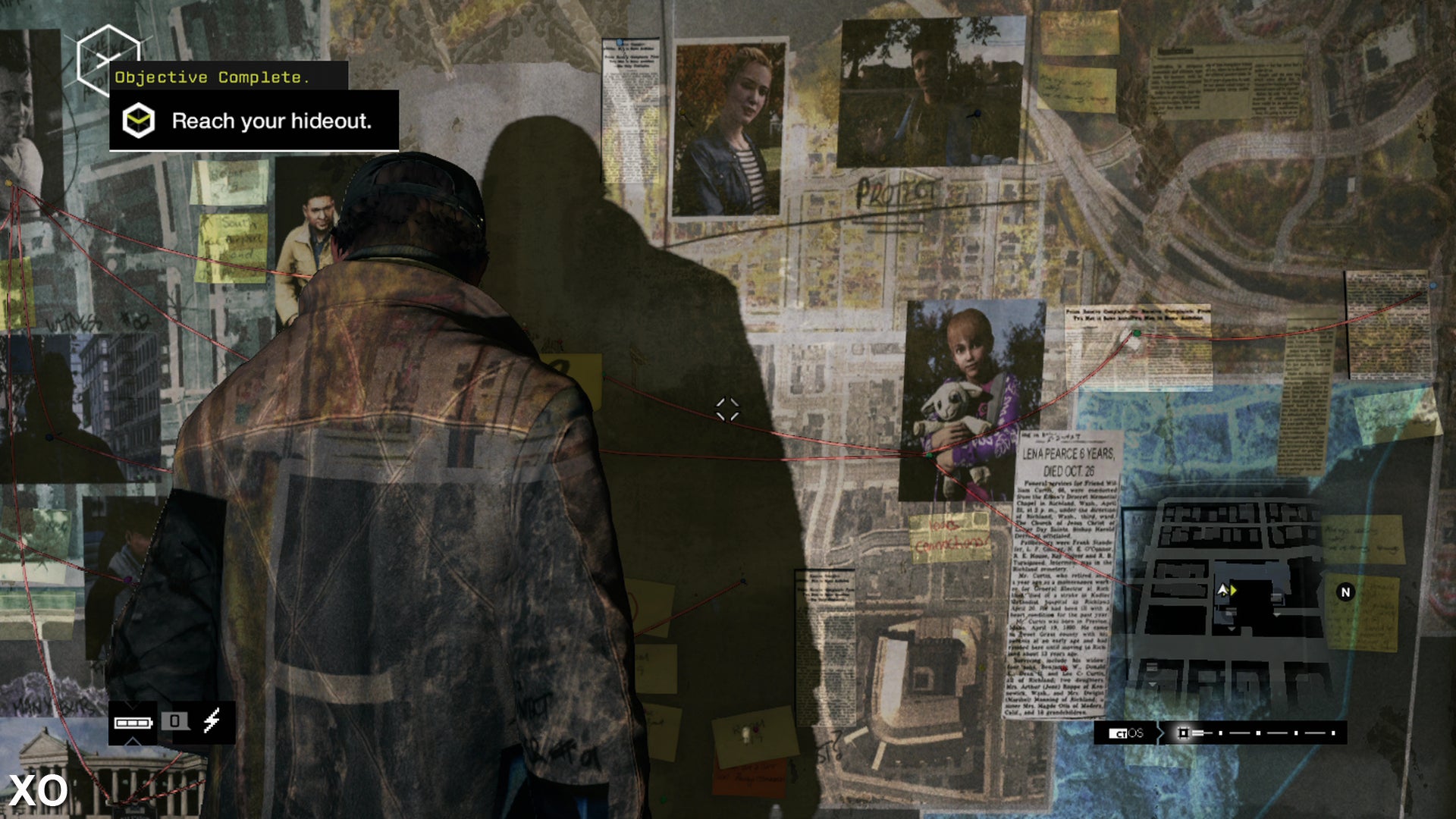Click the ctOS badge near the minimap

1127,733
